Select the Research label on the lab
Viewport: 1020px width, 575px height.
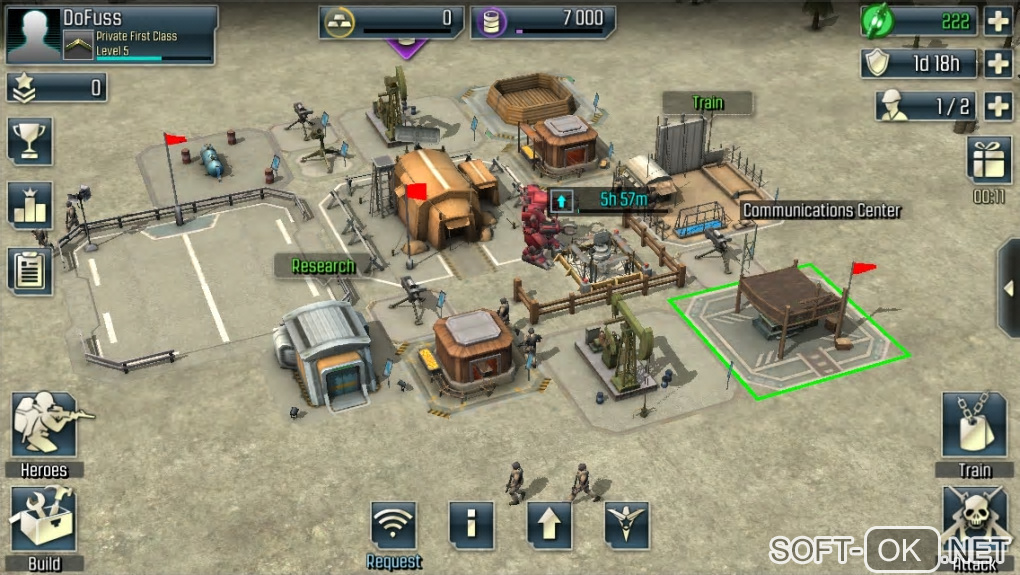coord(322,266)
